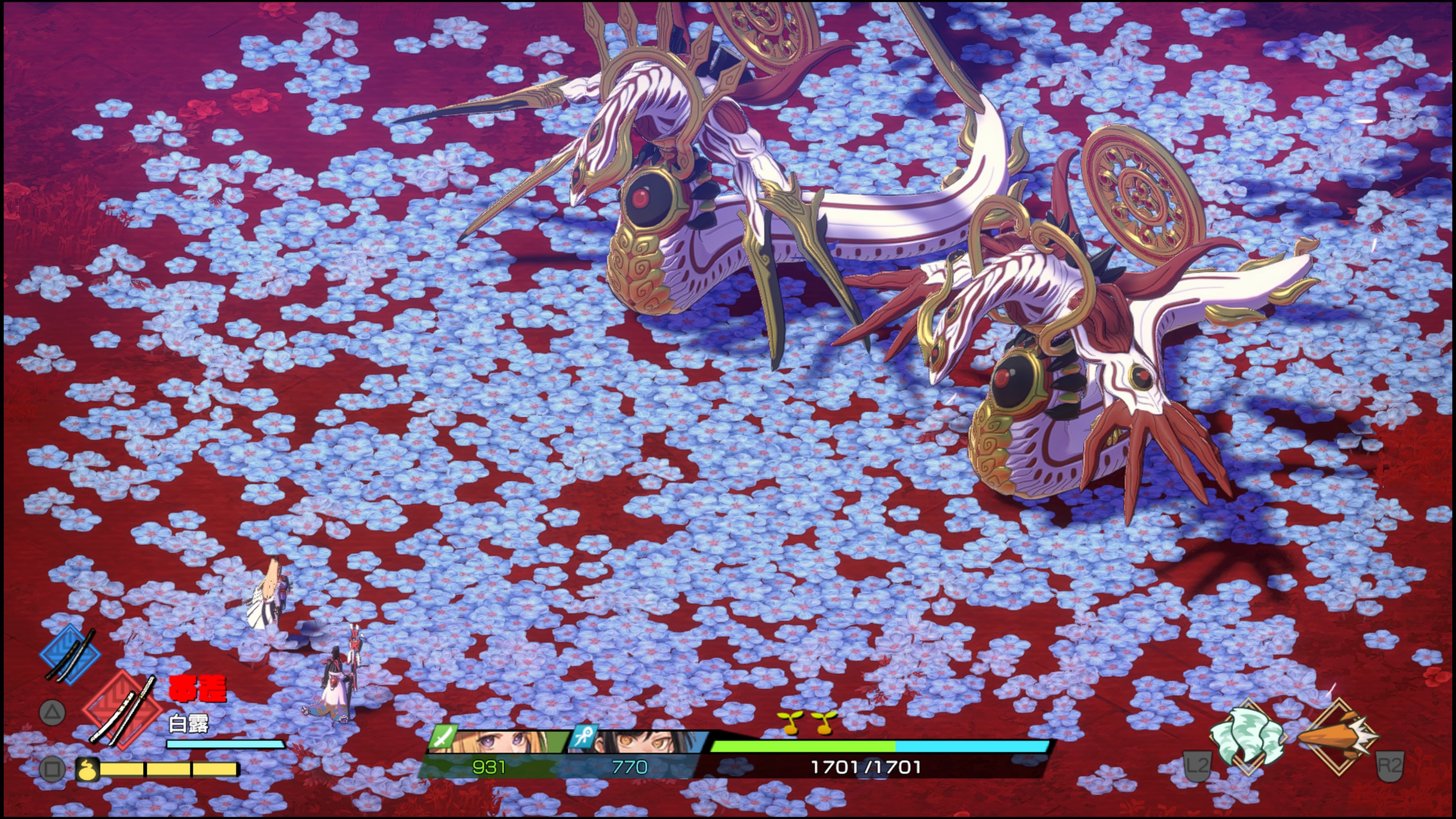The image size is (1456, 819).
Task: Click the golden sprout stock icons
Action: pos(806,722)
